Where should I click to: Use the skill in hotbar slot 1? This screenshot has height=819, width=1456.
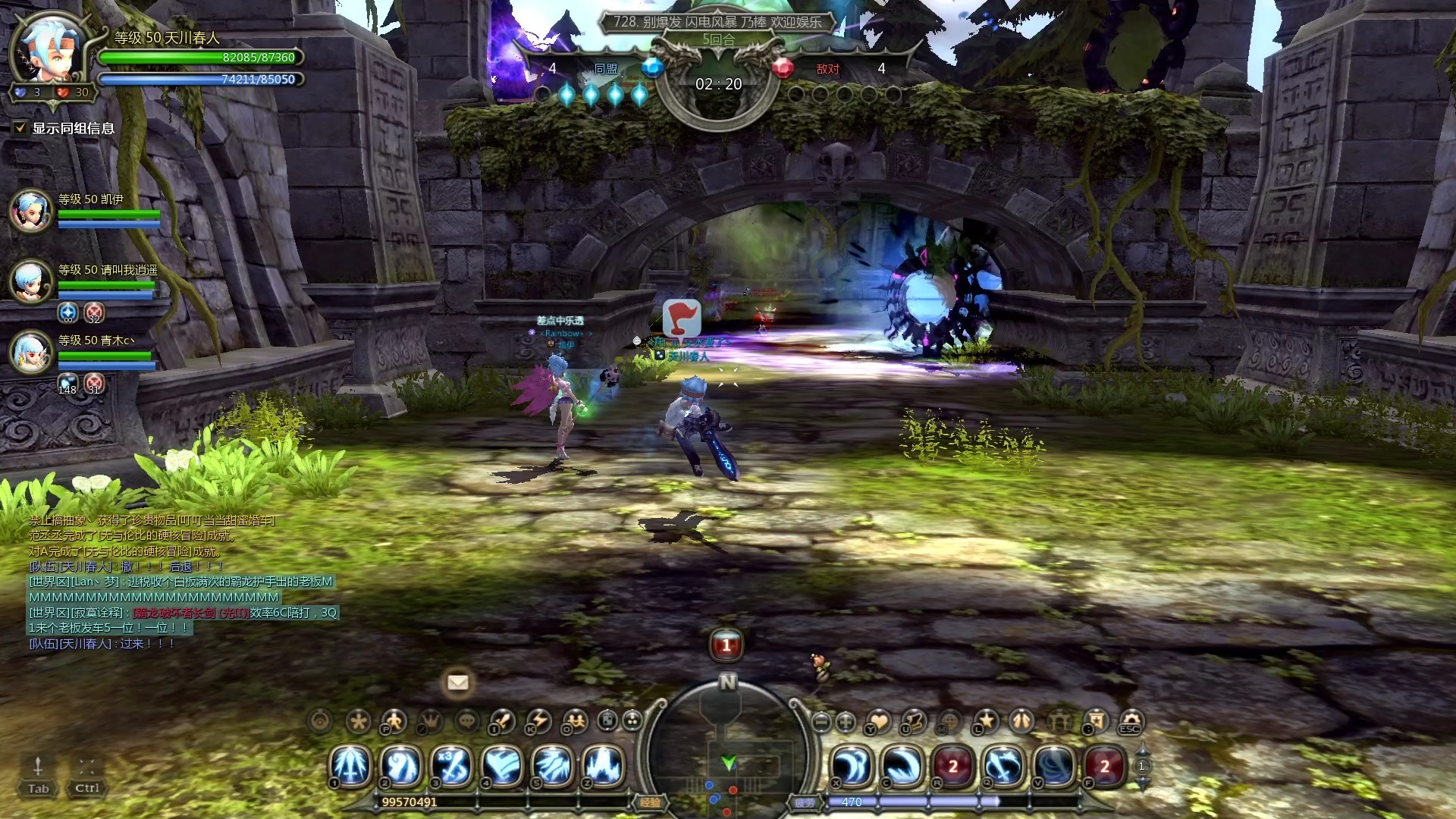[x=351, y=766]
